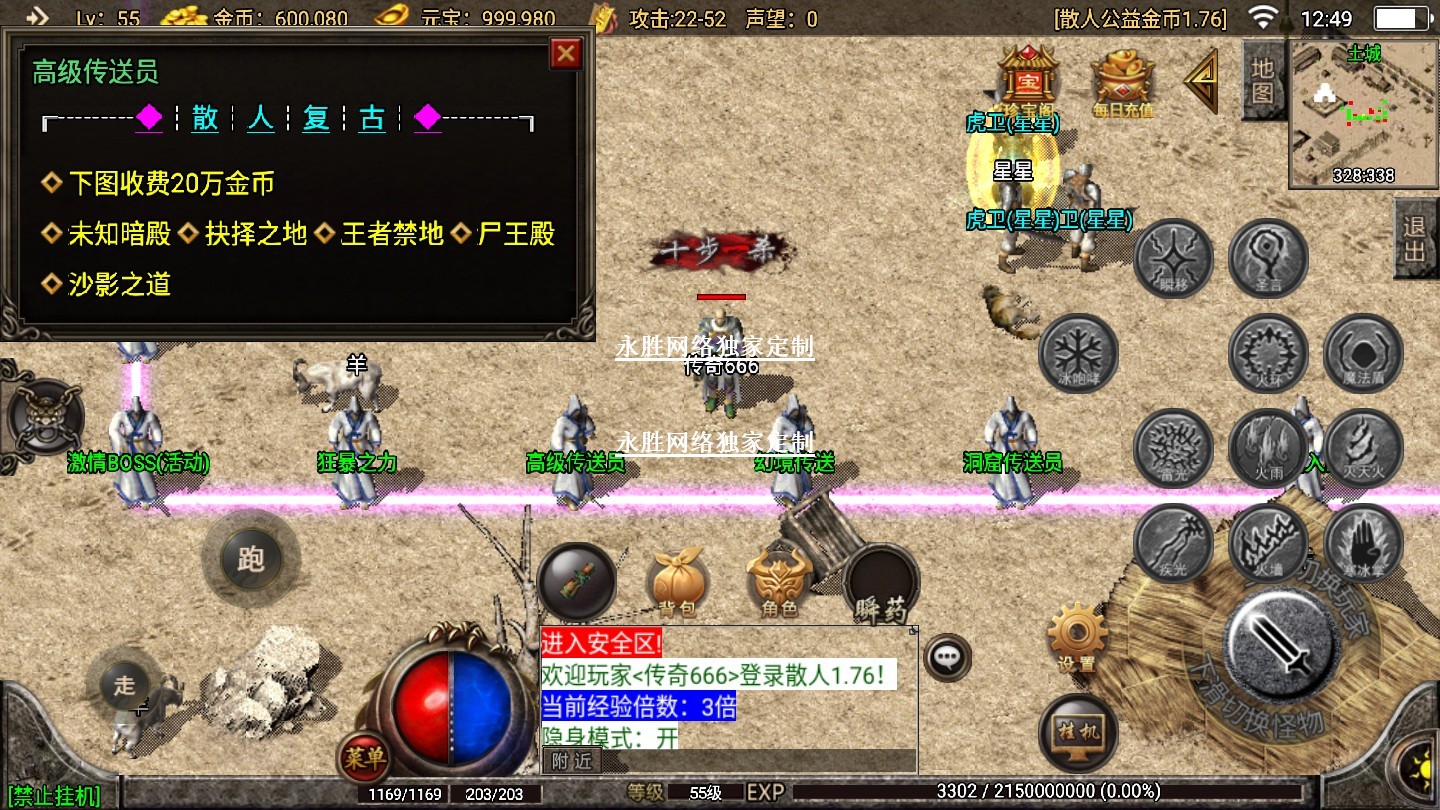Click the 地图 map button
1440x810 pixels.
[1262, 82]
